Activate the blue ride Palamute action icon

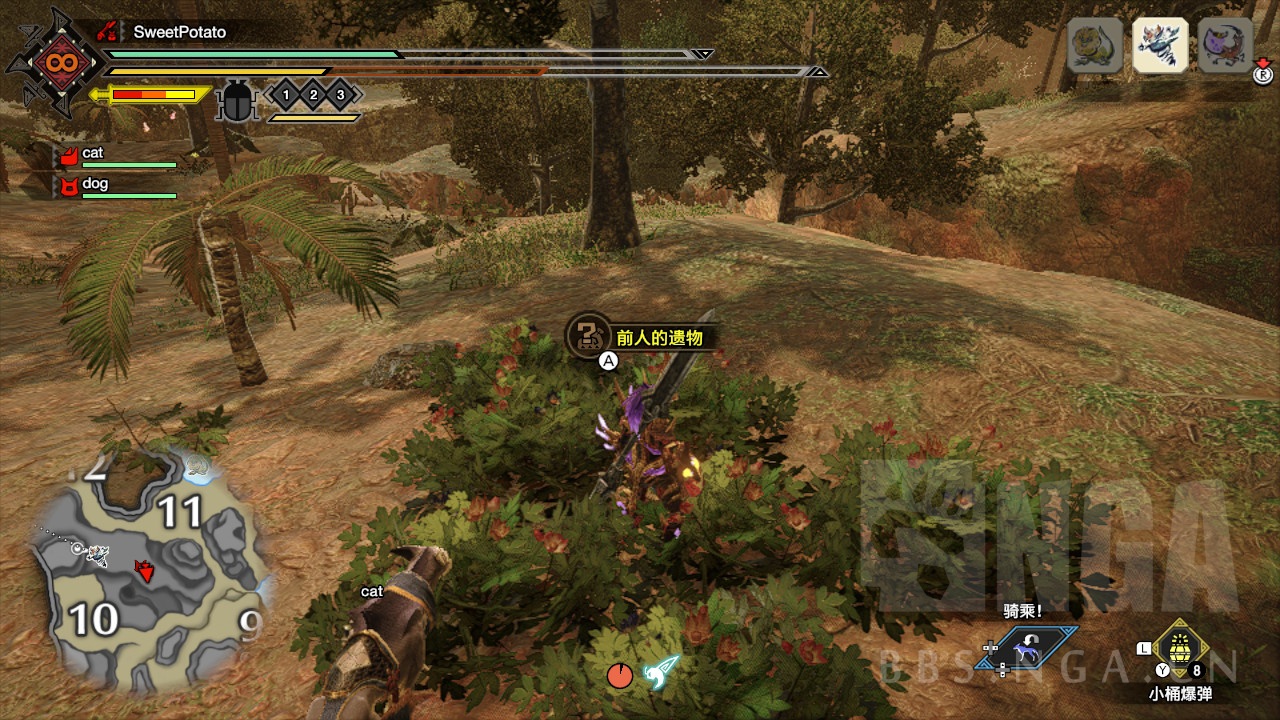pyautogui.click(x=1026, y=650)
